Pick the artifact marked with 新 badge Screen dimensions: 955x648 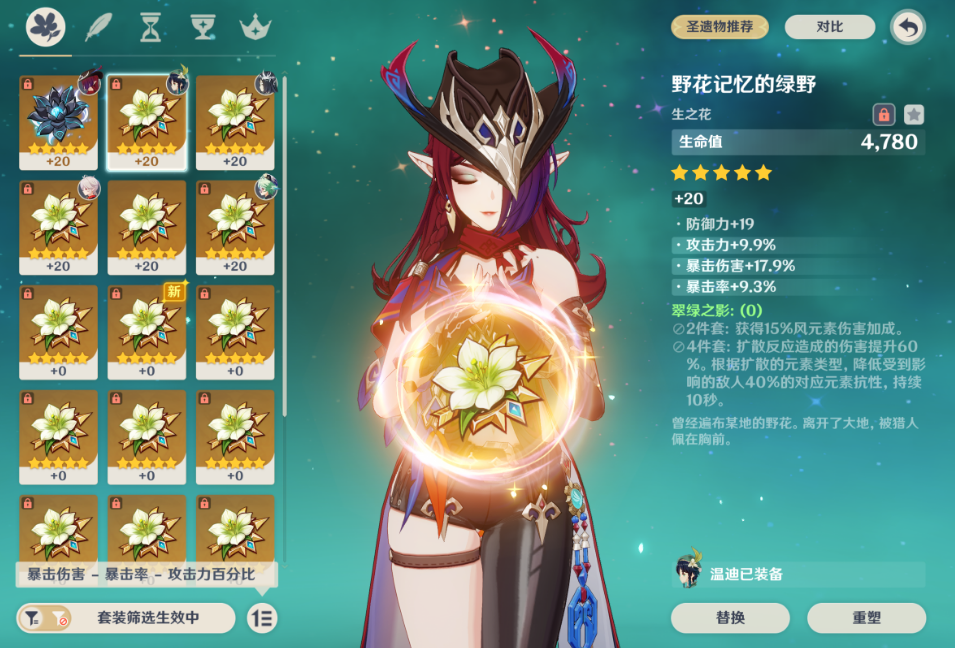pos(147,332)
